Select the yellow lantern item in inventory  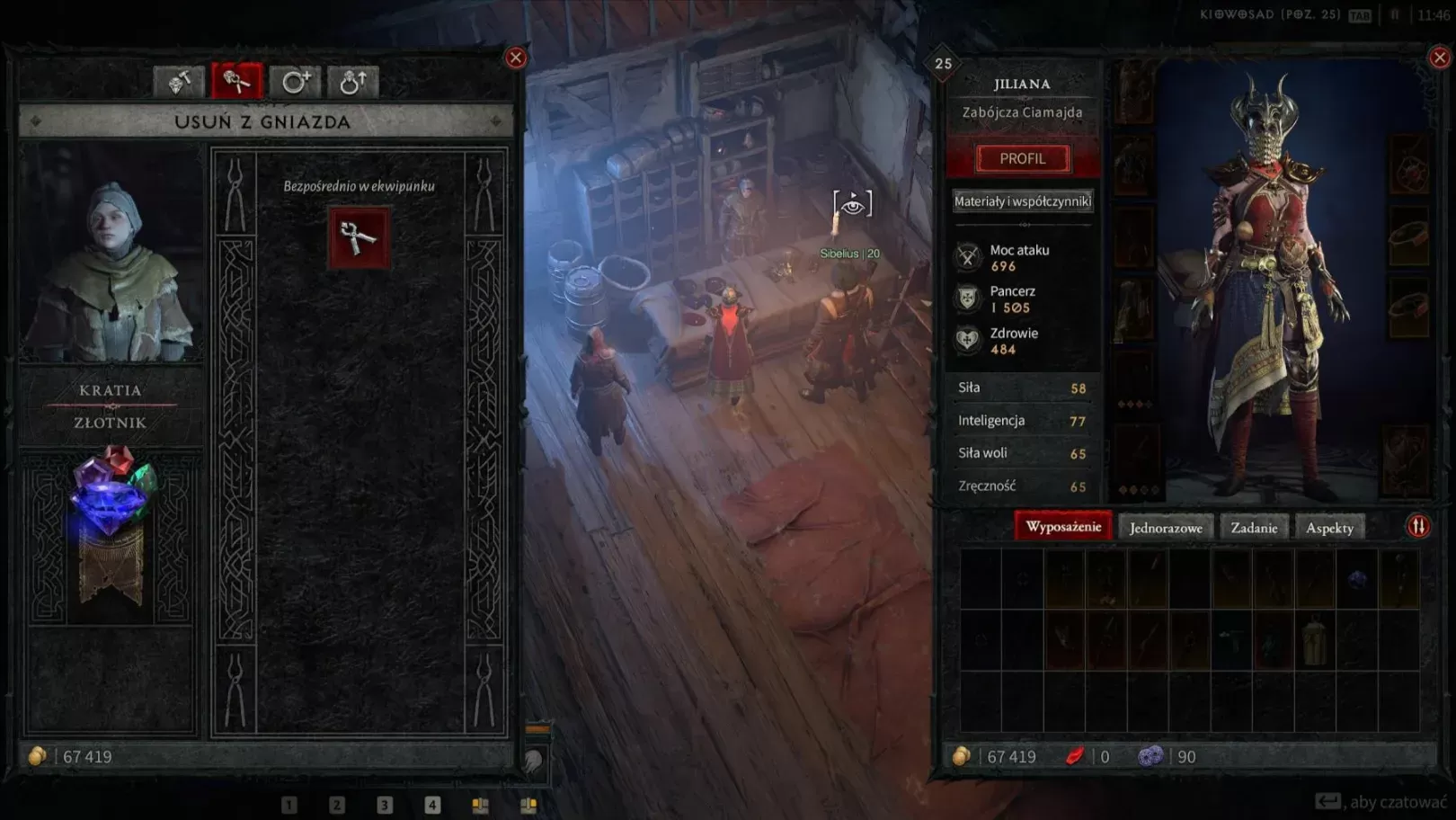tap(1314, 640)
